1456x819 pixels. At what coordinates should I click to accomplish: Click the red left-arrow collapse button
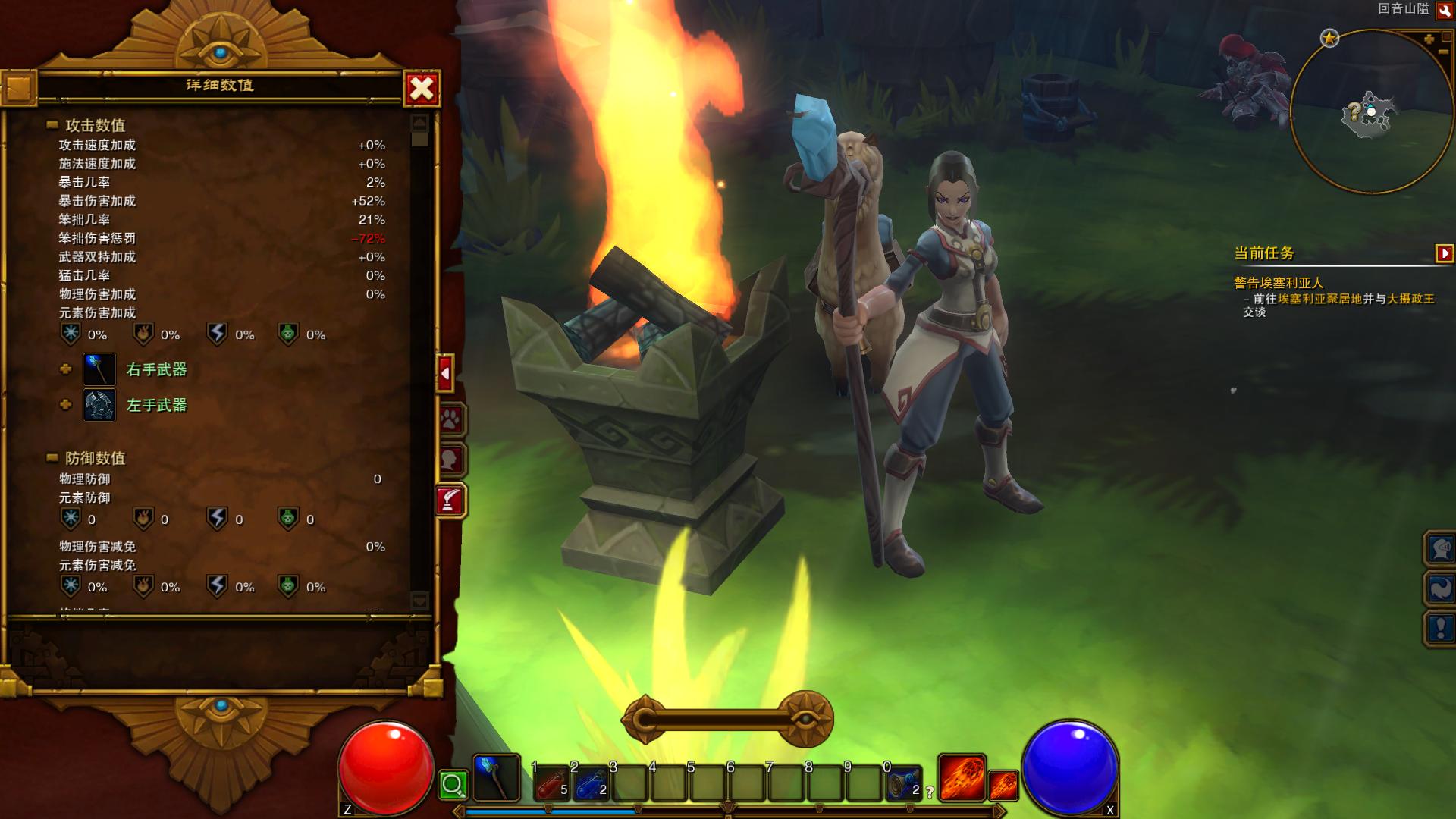[x=445, y=373]
